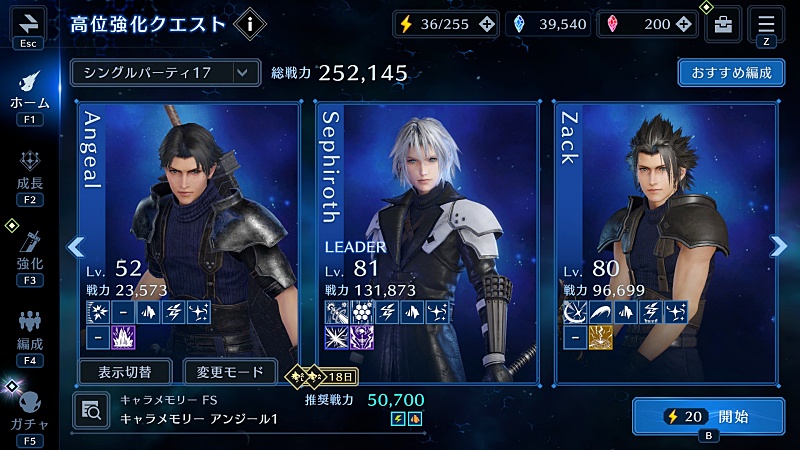Show the next party with right arrow
Screen dimensions: 800x450
(779, 246)
